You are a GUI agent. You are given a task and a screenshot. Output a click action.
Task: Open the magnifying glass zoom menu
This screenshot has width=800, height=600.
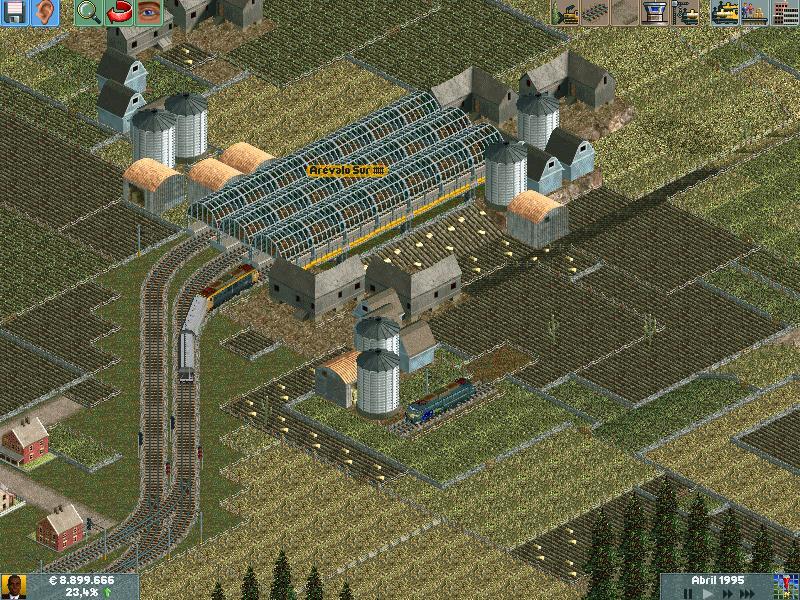88,13
